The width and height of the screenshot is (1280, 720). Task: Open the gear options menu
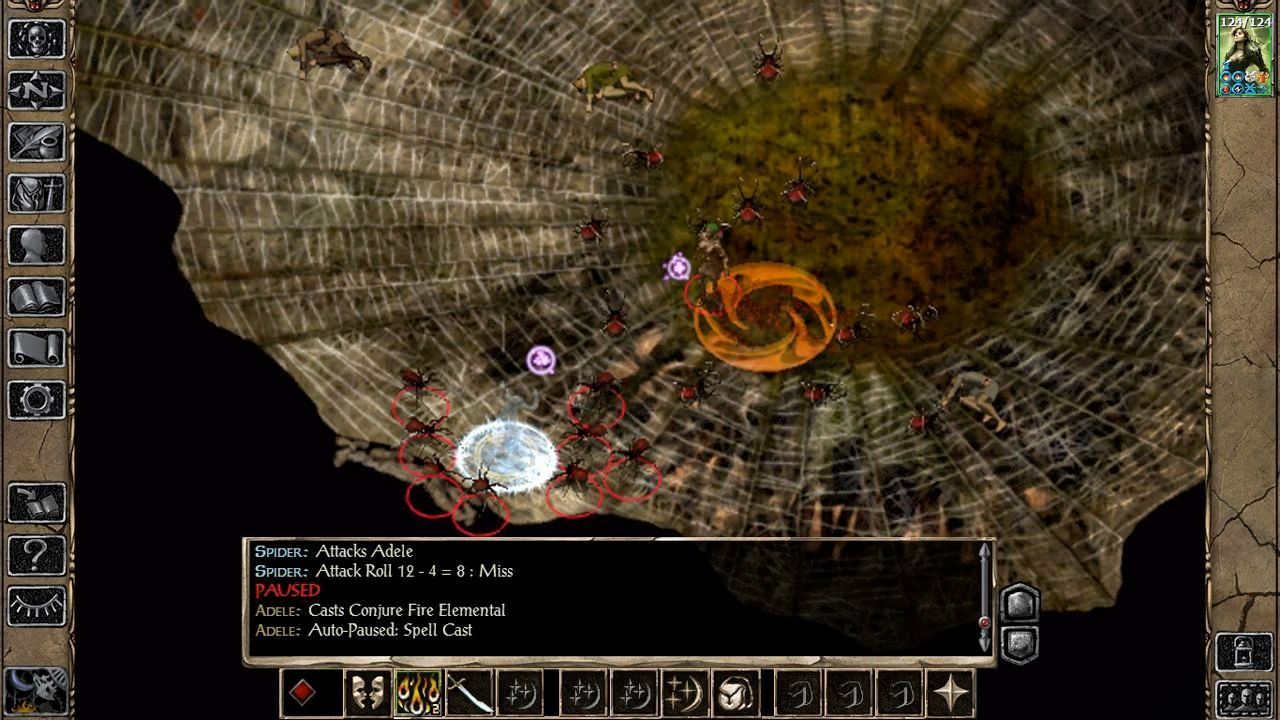click(37, 400)
